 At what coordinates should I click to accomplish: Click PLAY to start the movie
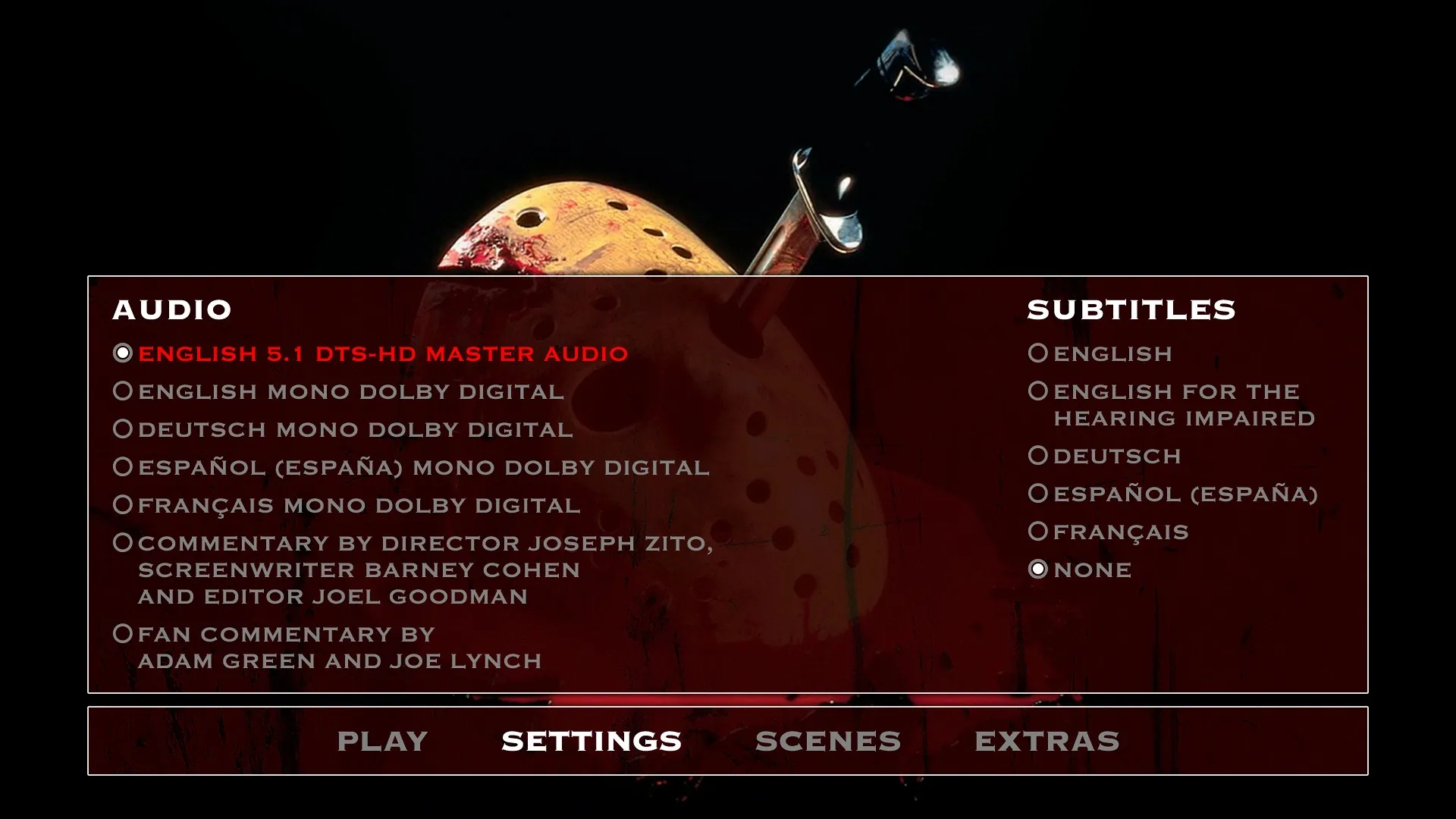click(383, 740)
